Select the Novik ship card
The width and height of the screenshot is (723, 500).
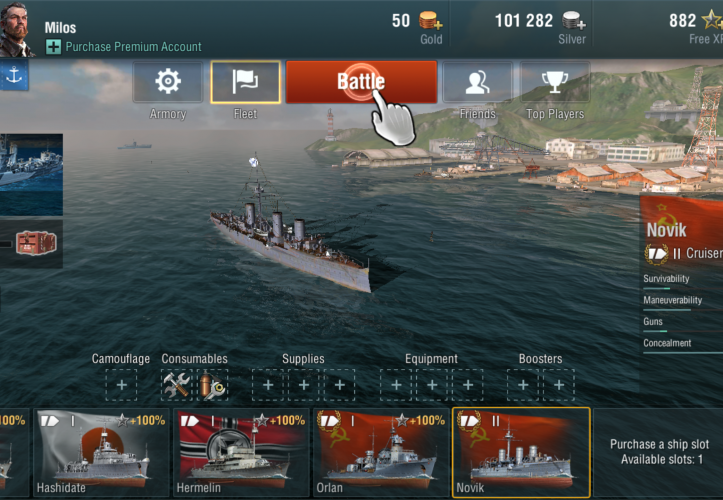[521, 452]
